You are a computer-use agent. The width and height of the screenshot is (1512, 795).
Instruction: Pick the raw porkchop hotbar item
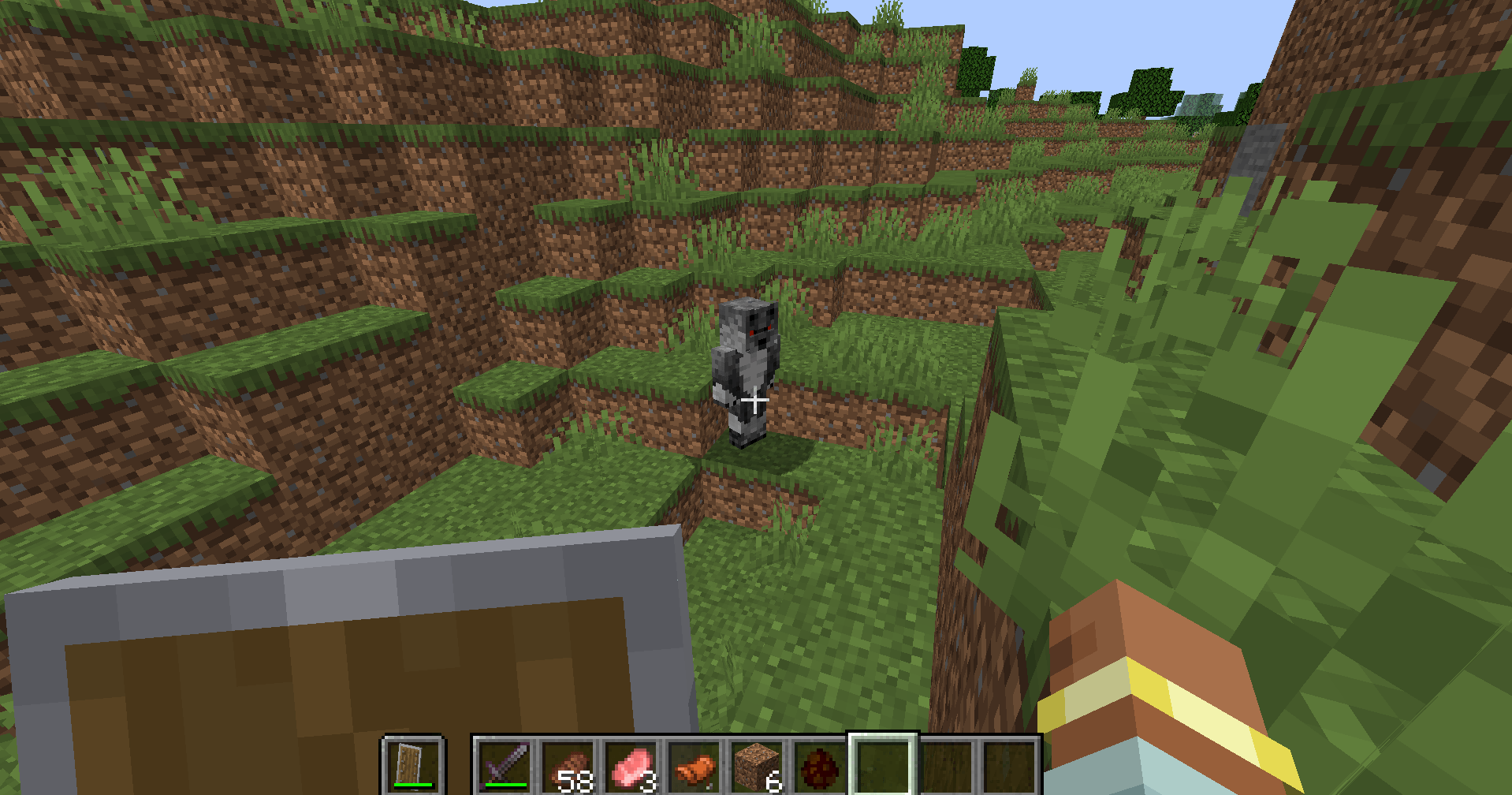[x=629, y=761]
